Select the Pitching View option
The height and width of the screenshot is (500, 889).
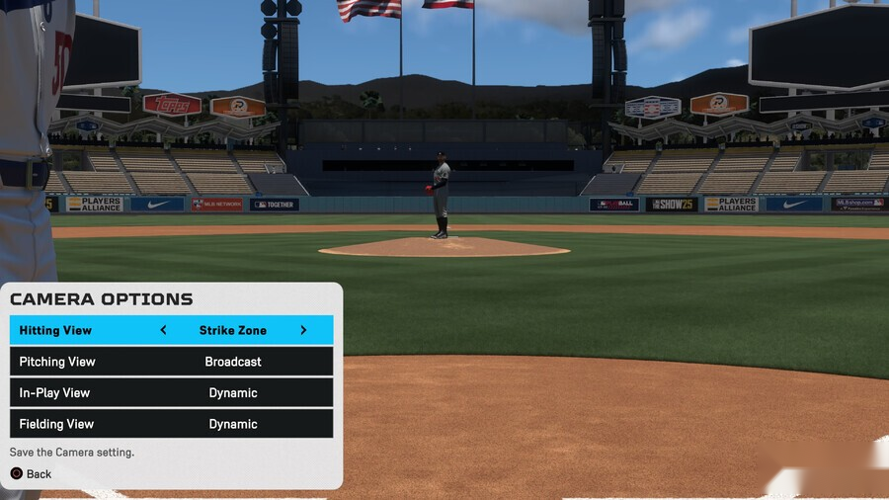click(x=171, y=361)
